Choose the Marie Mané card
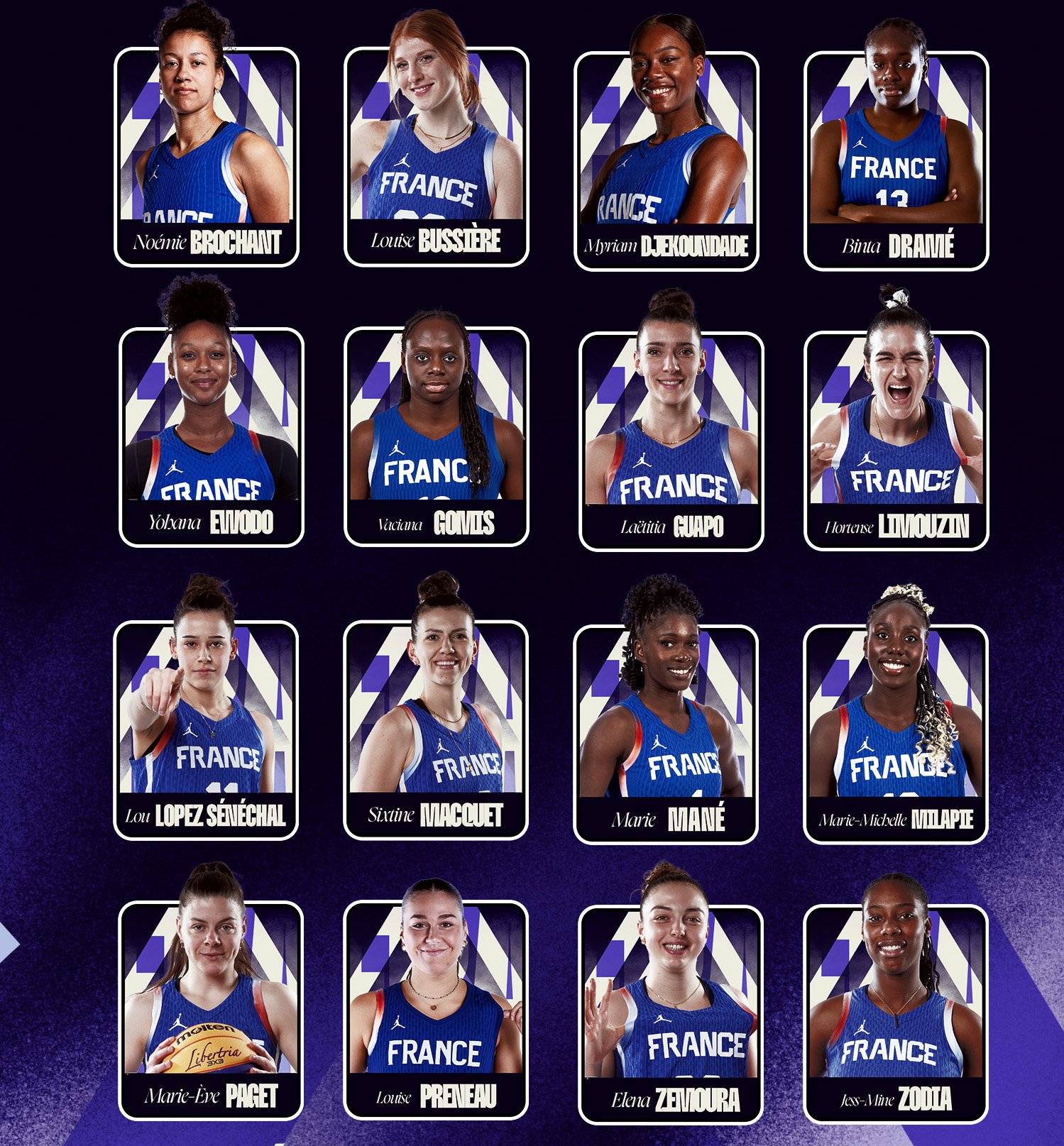 tap(666, 734)
